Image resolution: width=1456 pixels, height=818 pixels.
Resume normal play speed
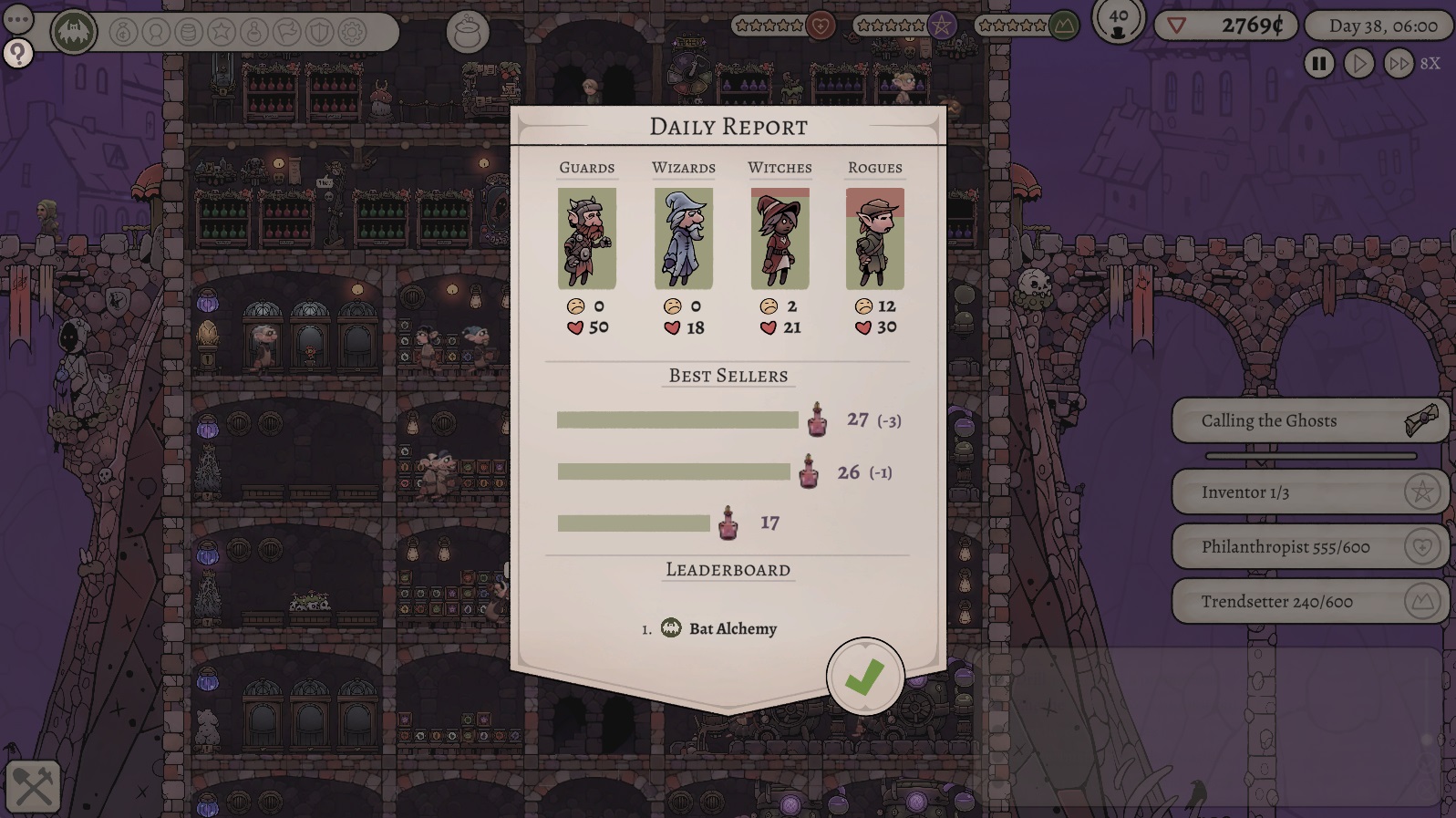click(x=1358, y=64)
